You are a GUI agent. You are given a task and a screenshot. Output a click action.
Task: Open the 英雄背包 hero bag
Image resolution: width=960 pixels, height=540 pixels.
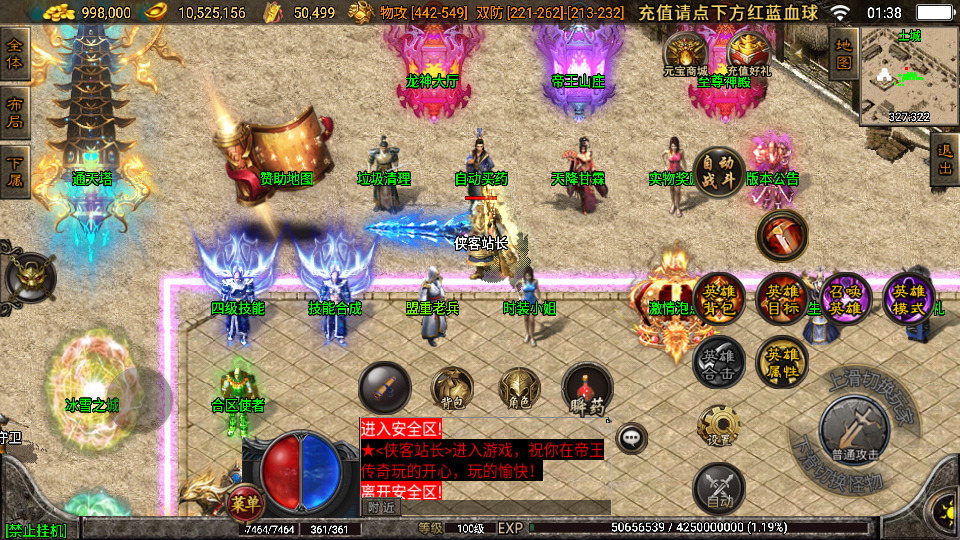click(719, 298)
